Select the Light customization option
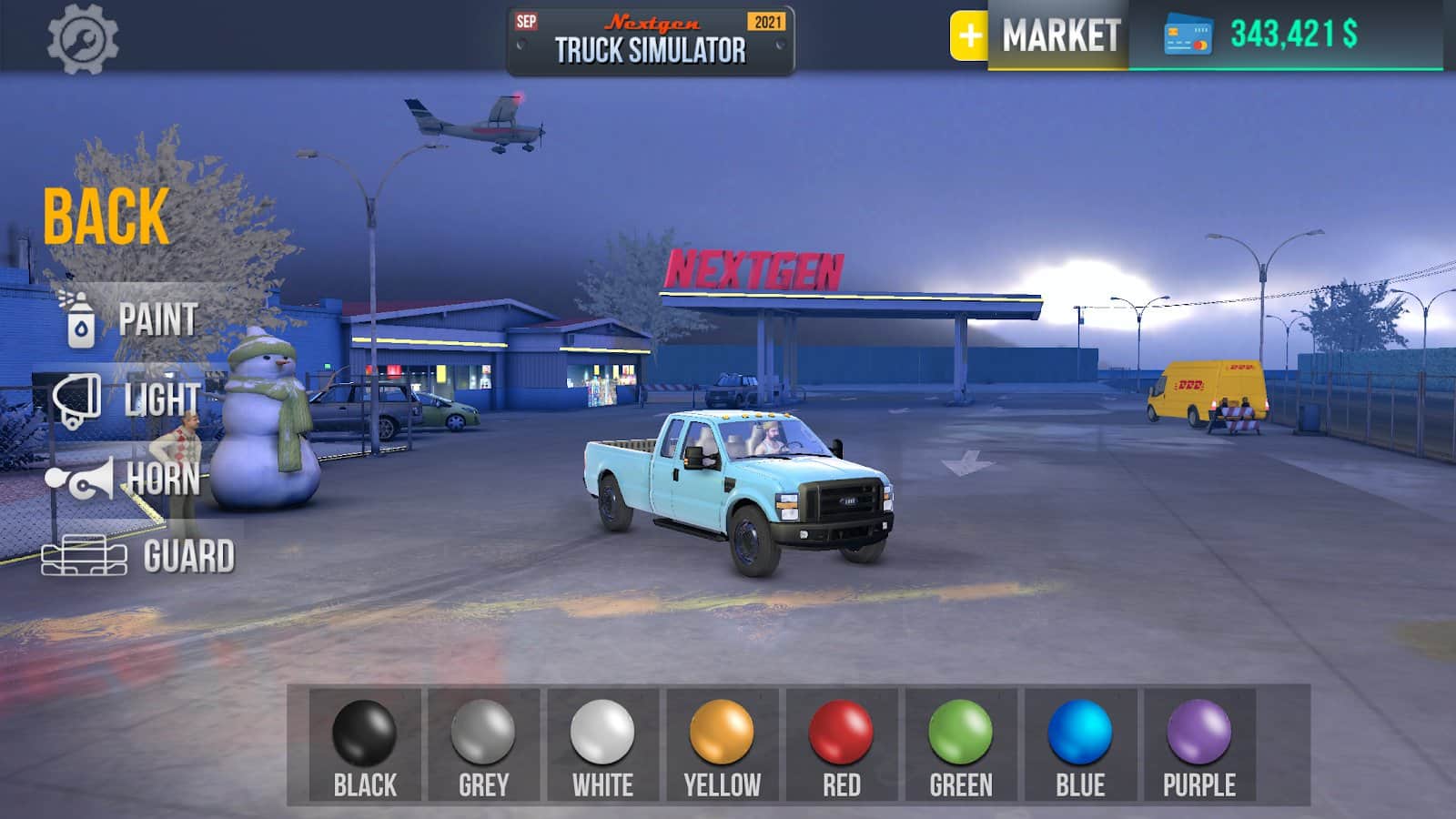This screenshot has width=1456, height=819. click(127, 399)
